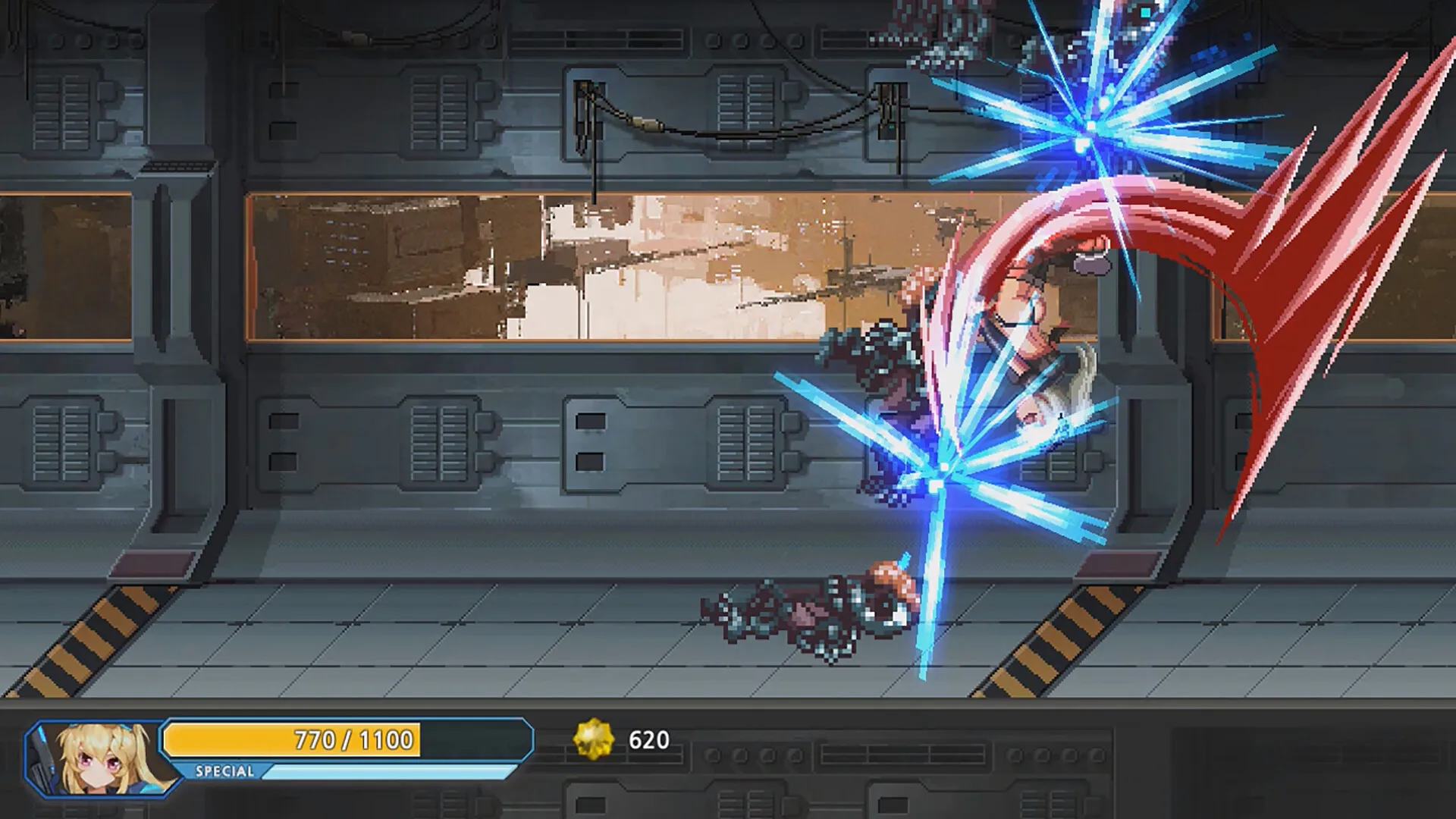Click the blonde character portrait

99,758
